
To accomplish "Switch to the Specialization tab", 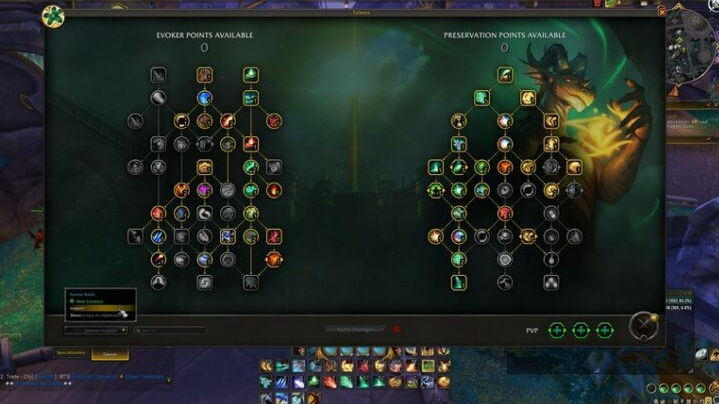I will point(71,353).
